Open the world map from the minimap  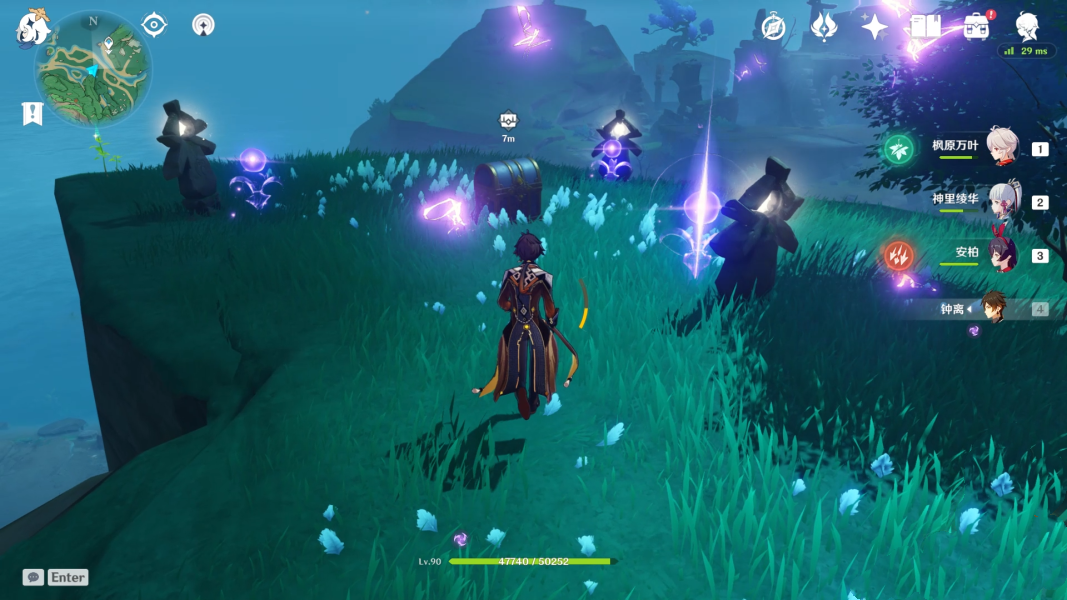pos(93,70)
